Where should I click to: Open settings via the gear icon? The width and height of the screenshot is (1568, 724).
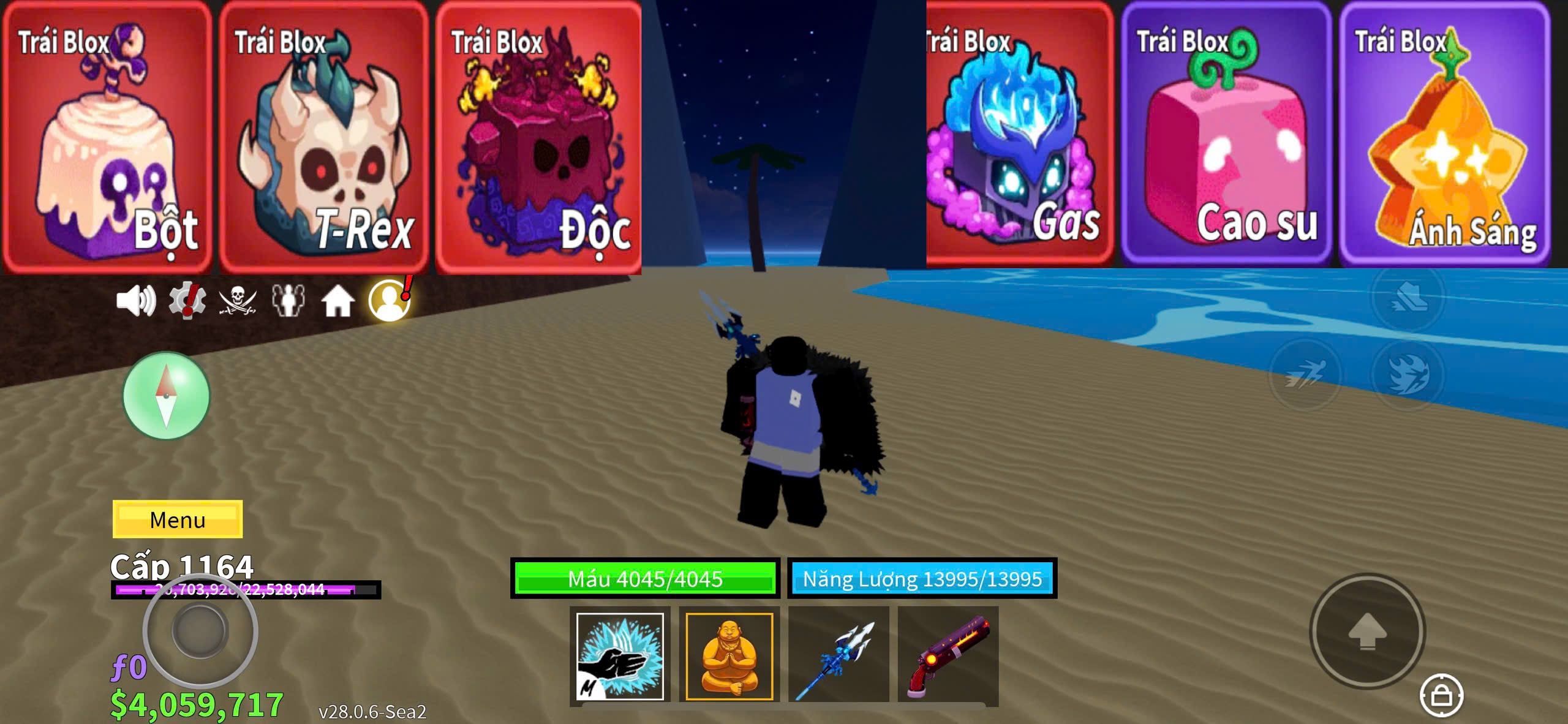(x=187, y=301)
